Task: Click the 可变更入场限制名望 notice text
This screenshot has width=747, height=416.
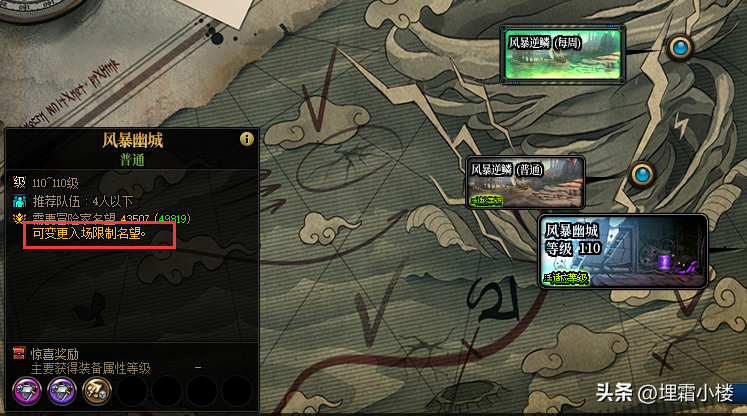Action: (x=89, y=235)
